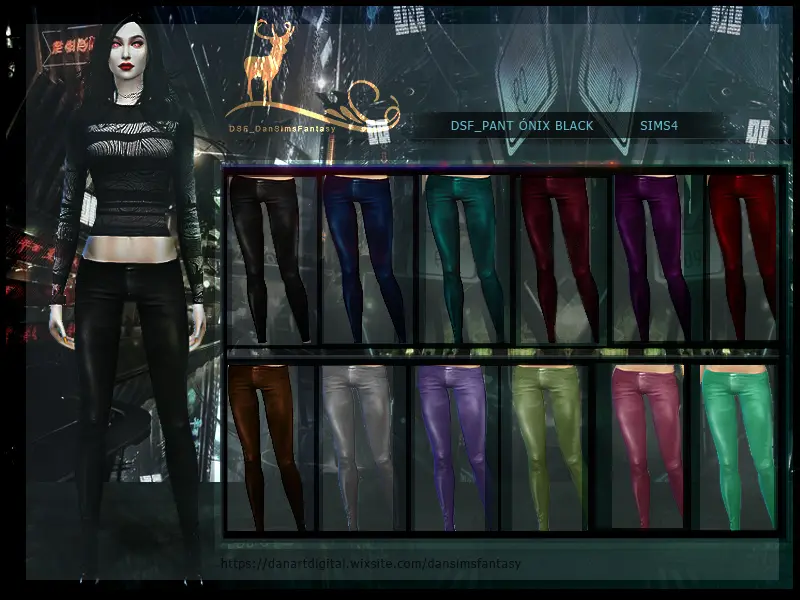
Task: Pick the light lavender pants swatch
Action: 456,445
